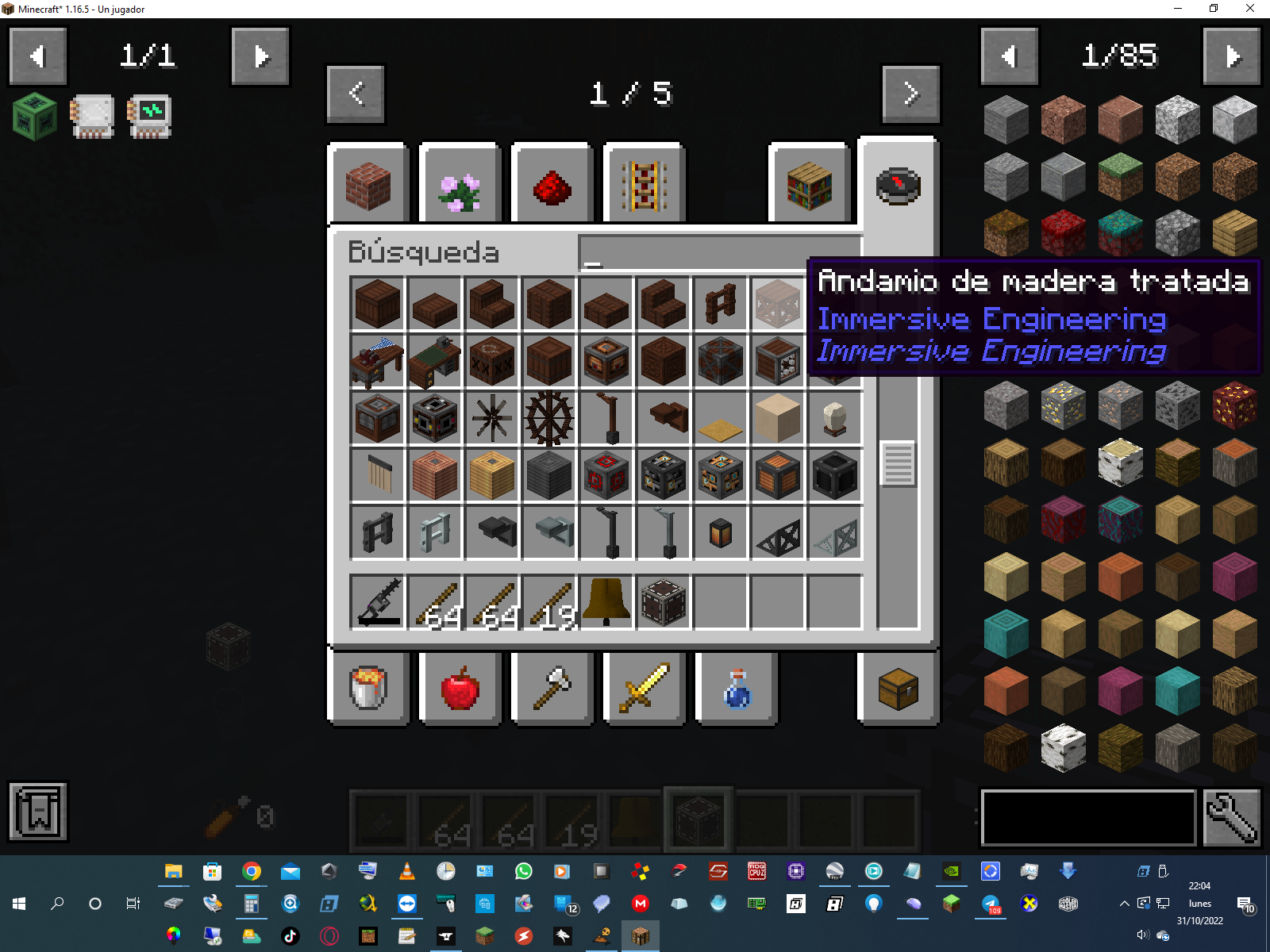The image size is (1270, 952).
Task: Open JEI config with wrench button
Action: (x=1231, y=818)
